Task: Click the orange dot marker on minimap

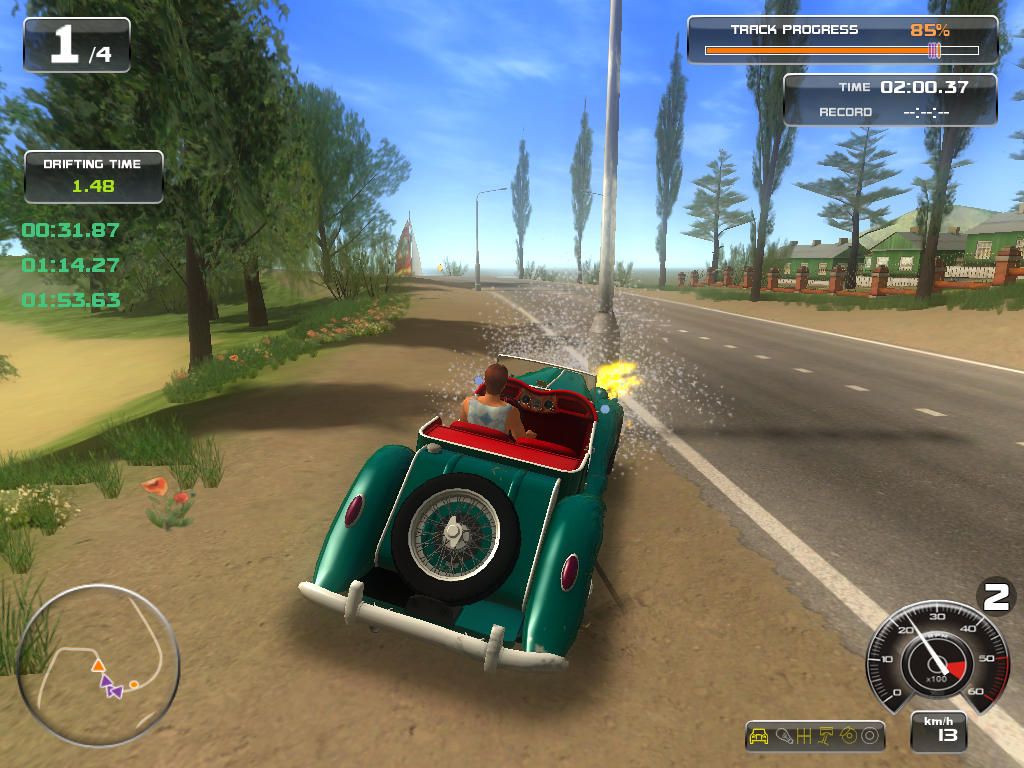Action: point(133,684)
